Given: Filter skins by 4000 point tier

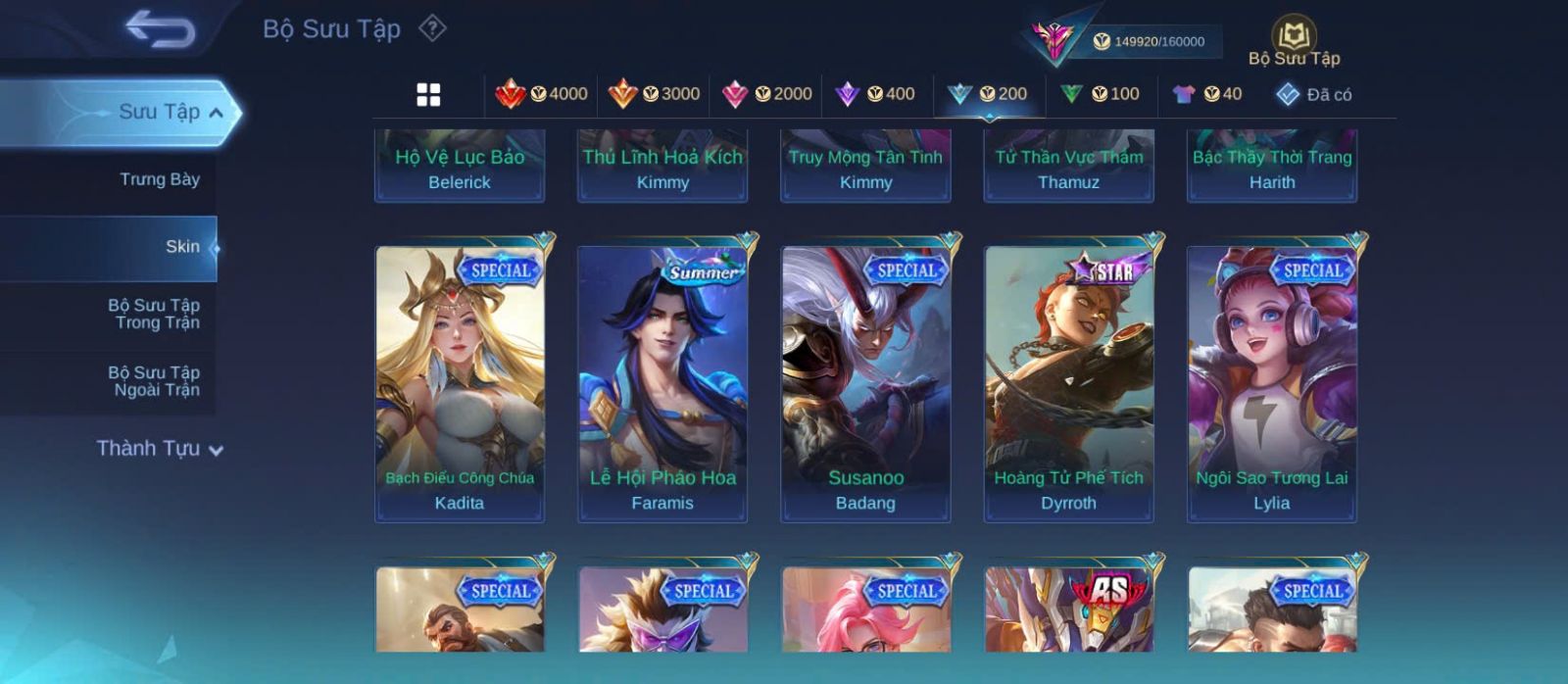Looking at the screenshot, I should coord(542,94).
